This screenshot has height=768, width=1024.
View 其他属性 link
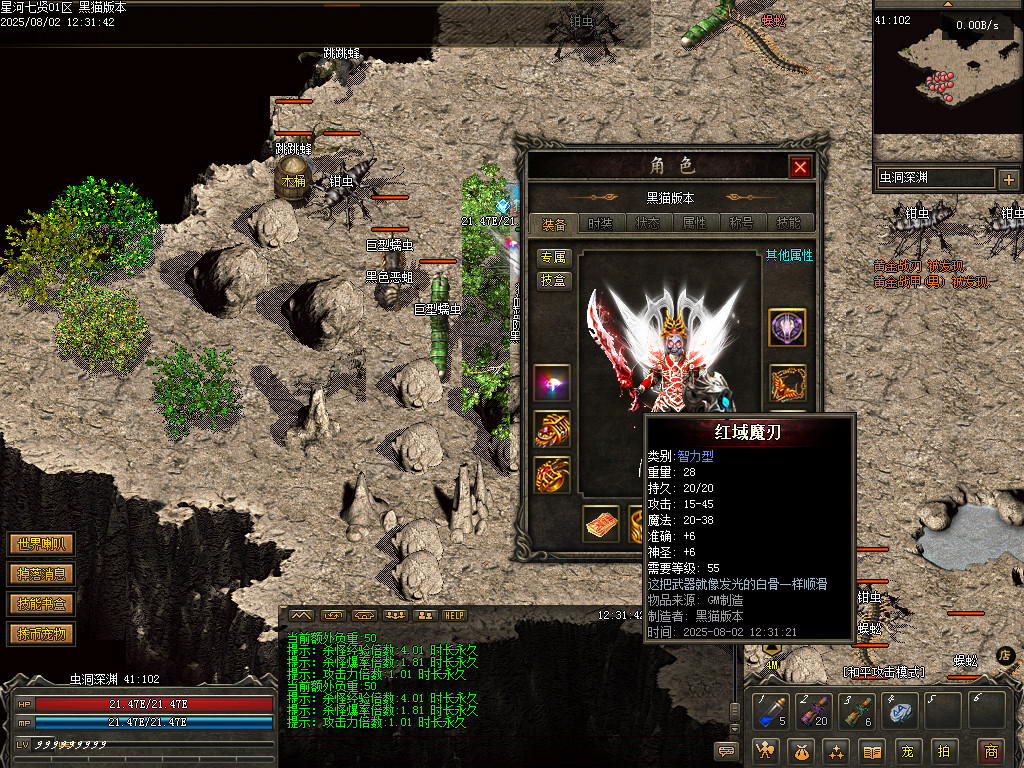789,256
